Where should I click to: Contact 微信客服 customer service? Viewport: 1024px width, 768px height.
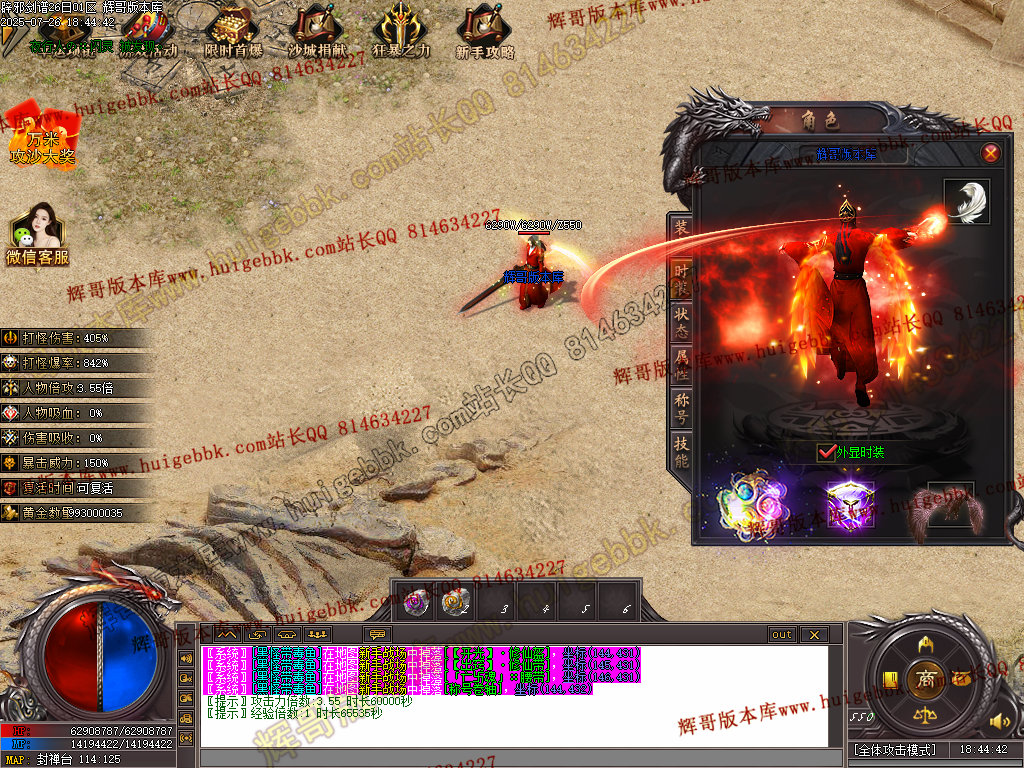(x=37, y=235)
